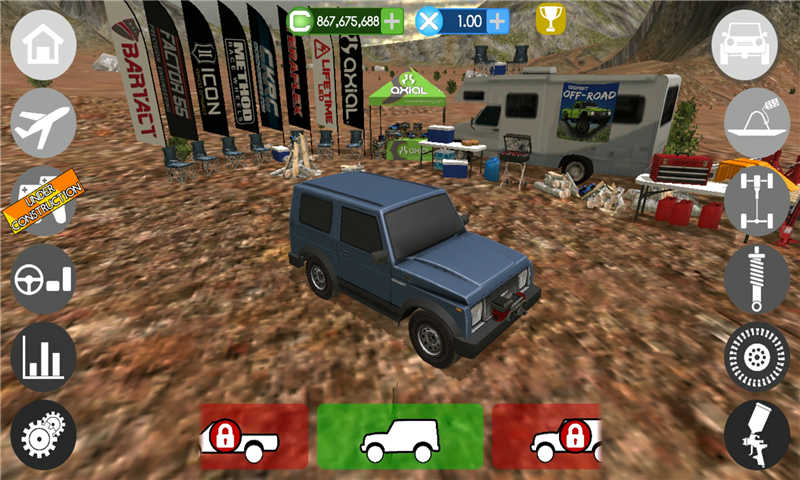The image size is (800, 480).
Task: Go to the home screen
Action: (43, 46)
